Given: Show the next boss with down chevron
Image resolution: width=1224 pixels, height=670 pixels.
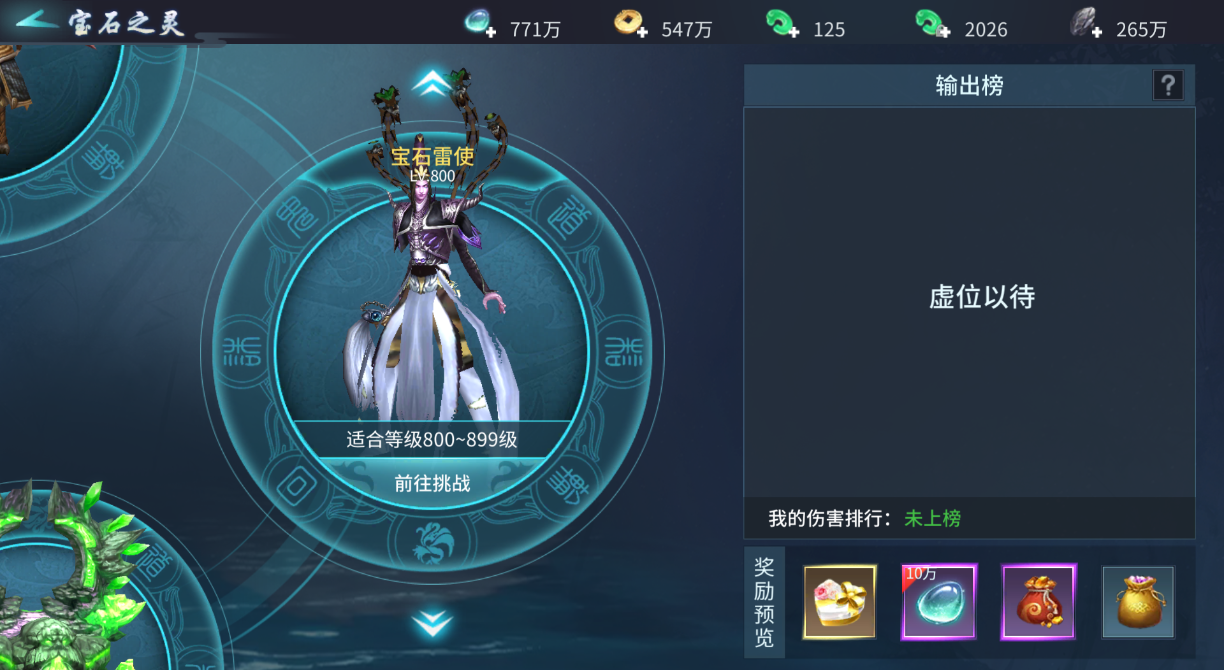Looking at the screenshot, I should coord(431,624).
